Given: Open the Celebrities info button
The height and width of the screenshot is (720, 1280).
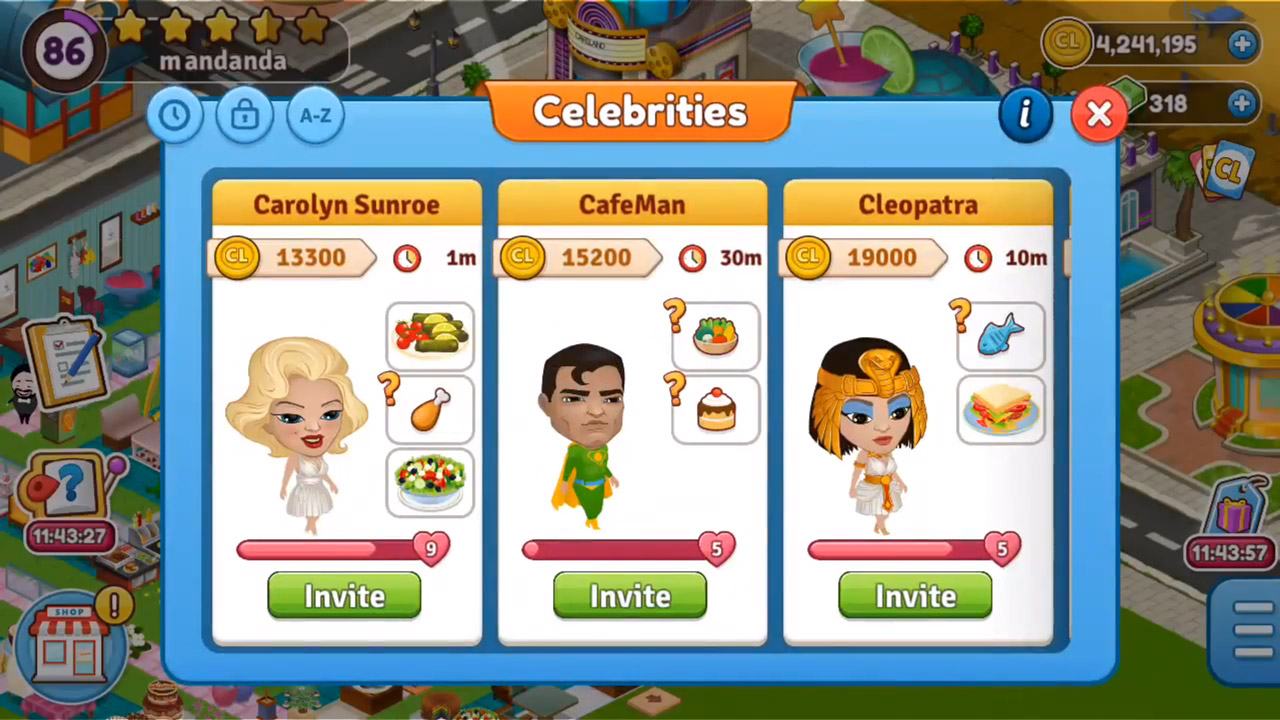Looking at the screenshot, I should coord(1025,114).
